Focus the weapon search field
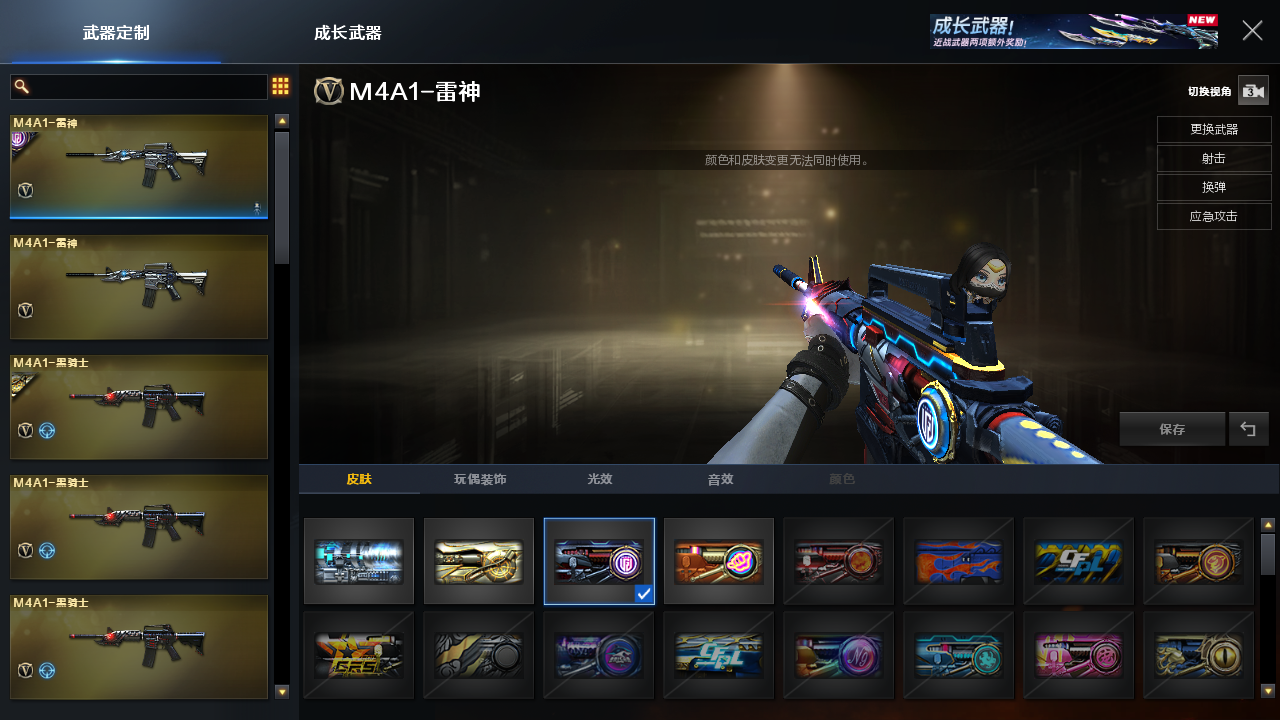The height and width of the screenshot is (720, 1280). 139,87
